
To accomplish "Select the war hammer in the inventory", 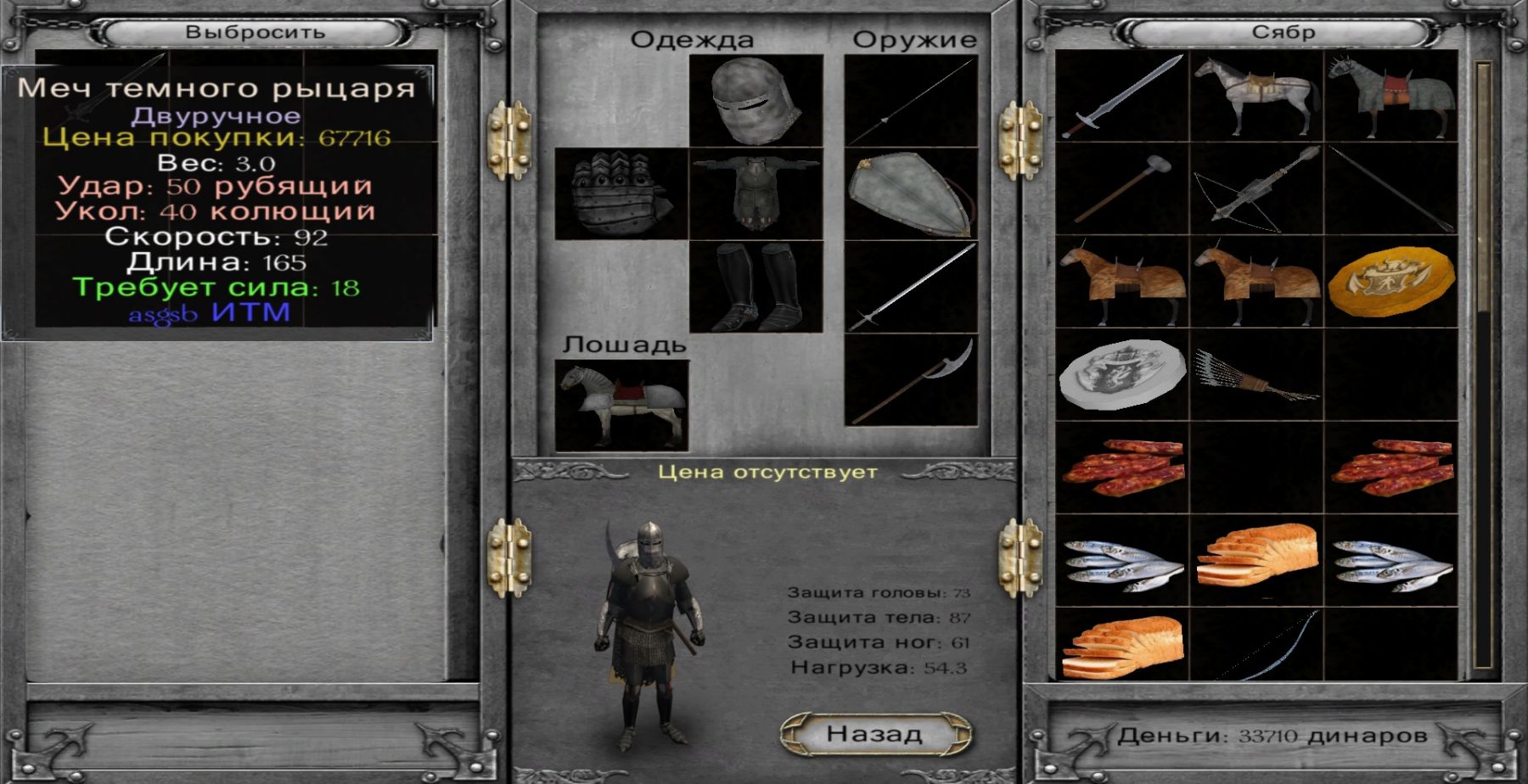I will point(1121,188).
